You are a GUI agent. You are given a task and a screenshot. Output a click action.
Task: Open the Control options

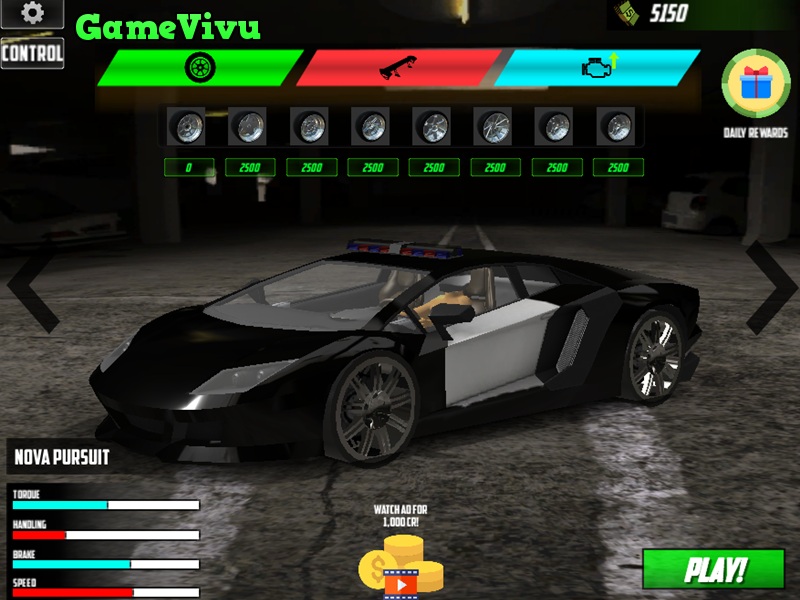click(32, 53)
